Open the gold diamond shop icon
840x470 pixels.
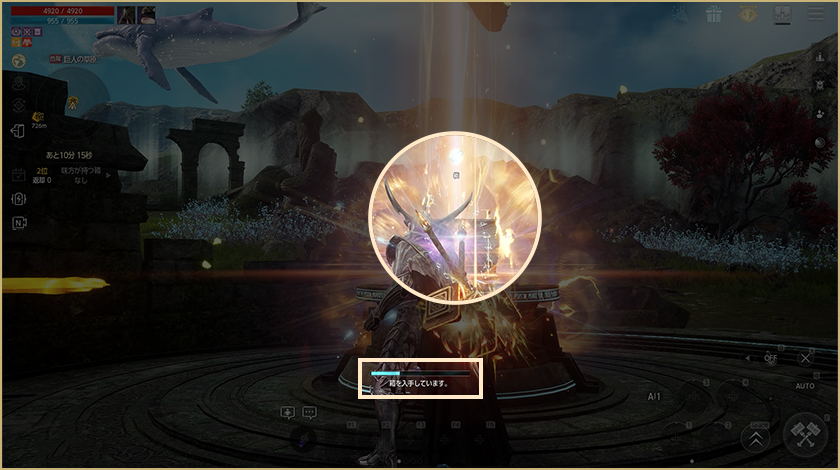[747, 15]
